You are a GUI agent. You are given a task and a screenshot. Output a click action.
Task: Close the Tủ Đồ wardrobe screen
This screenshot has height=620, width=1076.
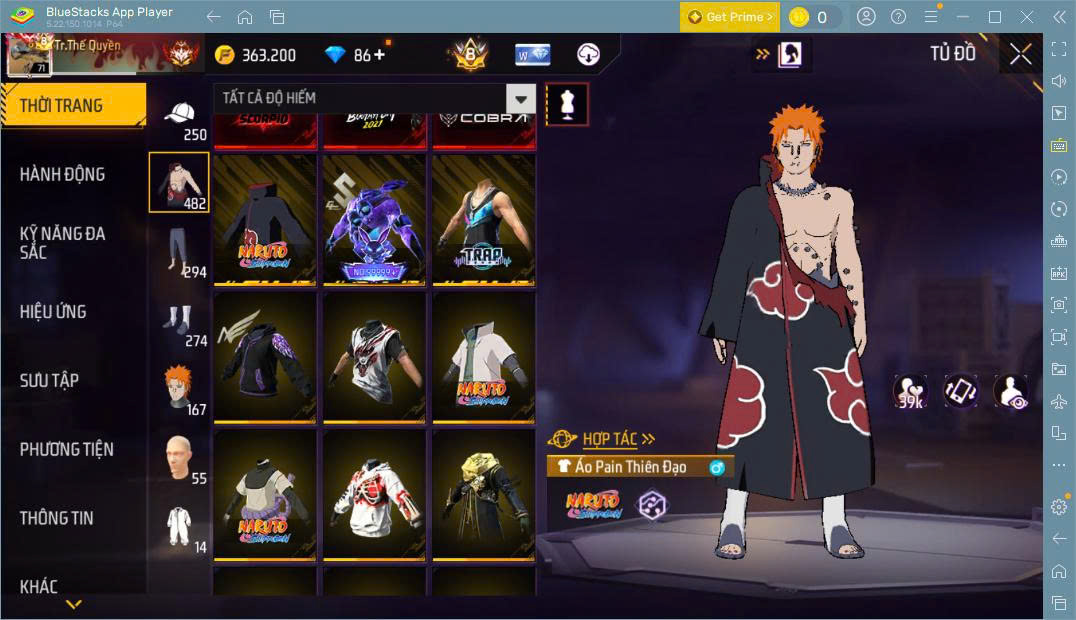(1020, 54)
